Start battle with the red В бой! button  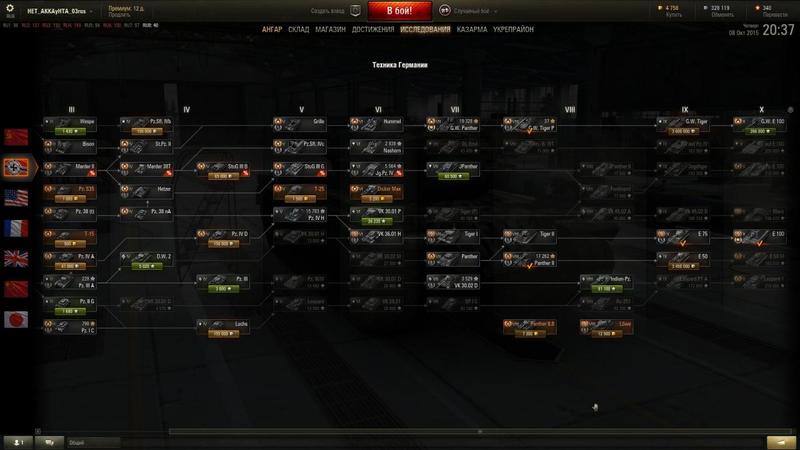[400, 11]
